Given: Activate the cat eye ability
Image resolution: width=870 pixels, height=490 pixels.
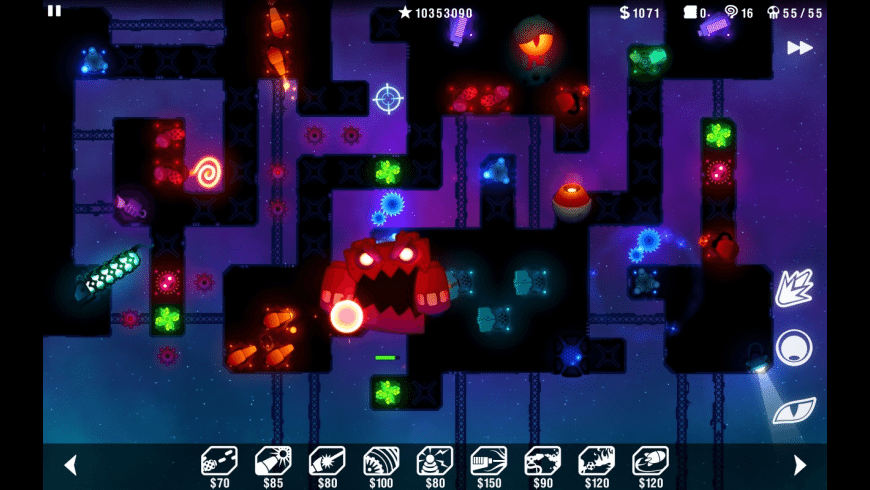Looking at the screenshot, I should (794, 410).
